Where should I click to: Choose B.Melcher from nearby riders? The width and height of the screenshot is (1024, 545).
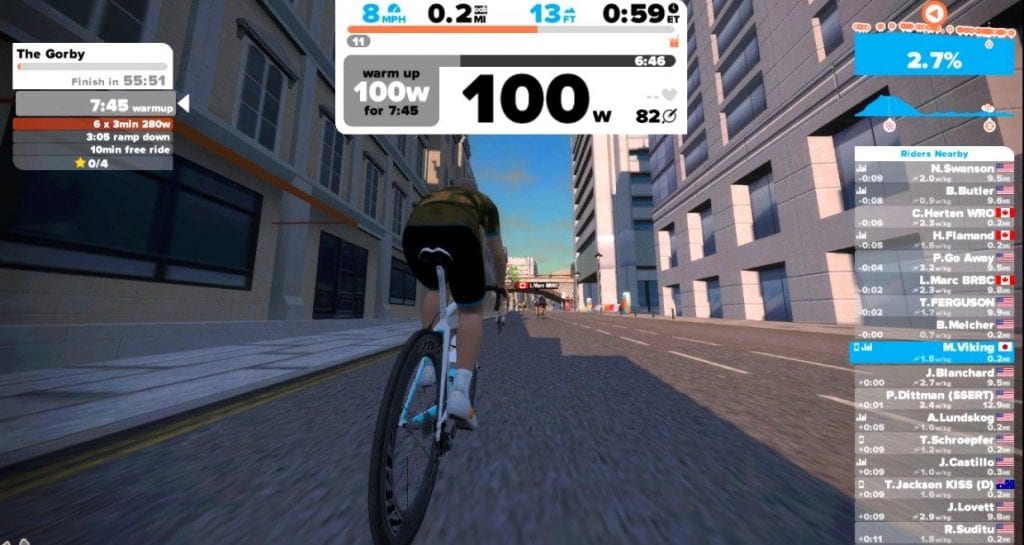933,328
